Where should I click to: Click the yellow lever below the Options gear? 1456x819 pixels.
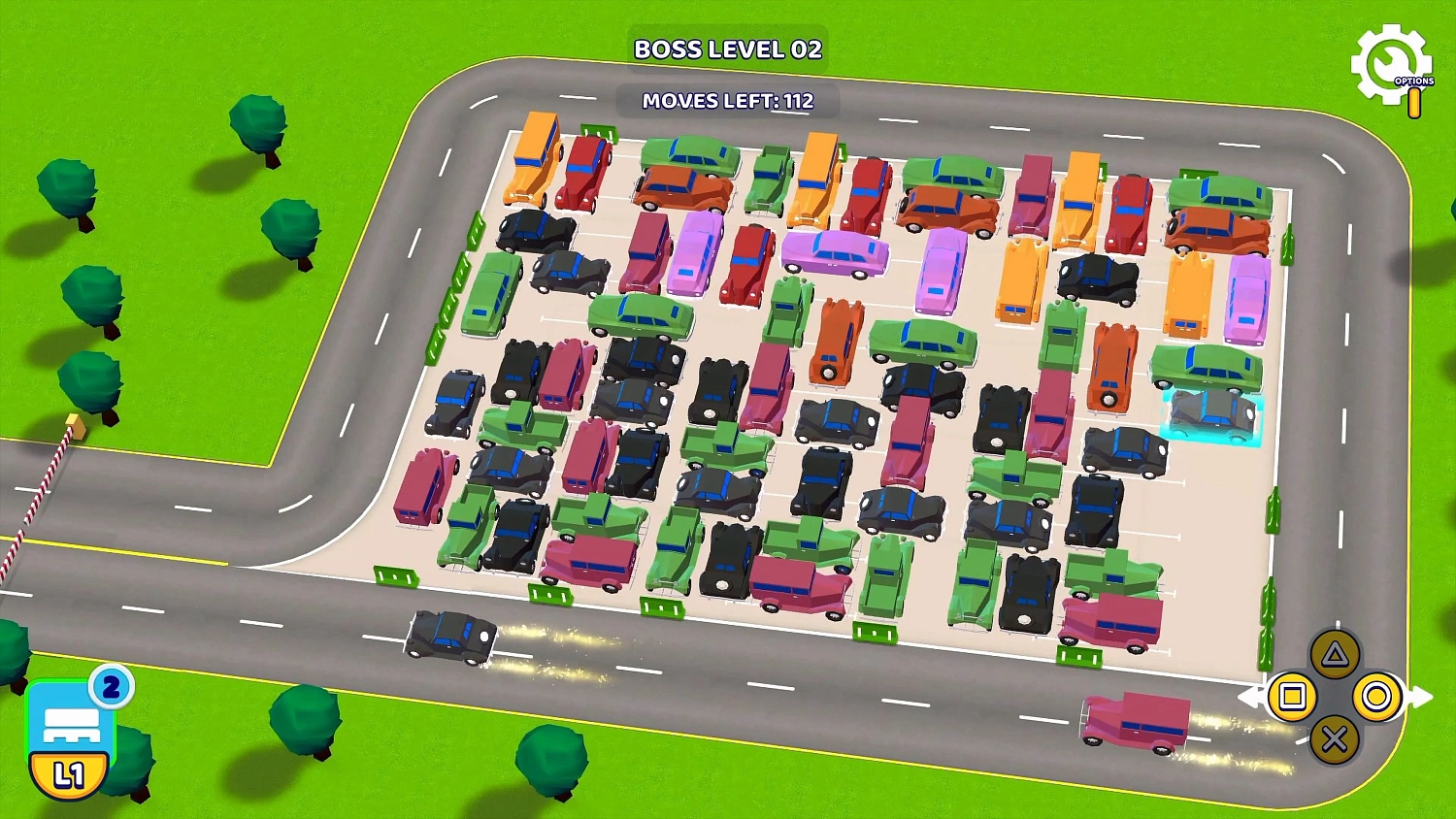tap(1414, 100)
